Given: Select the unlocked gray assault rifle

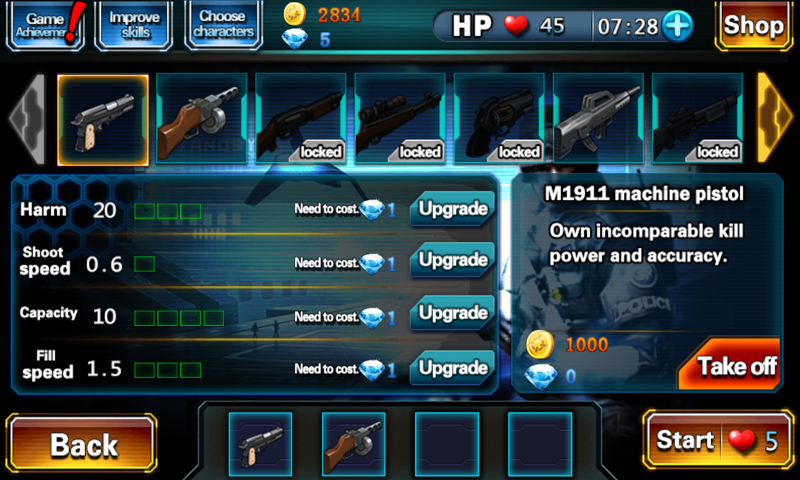Looking at the screenshot, I should point(597,119).
